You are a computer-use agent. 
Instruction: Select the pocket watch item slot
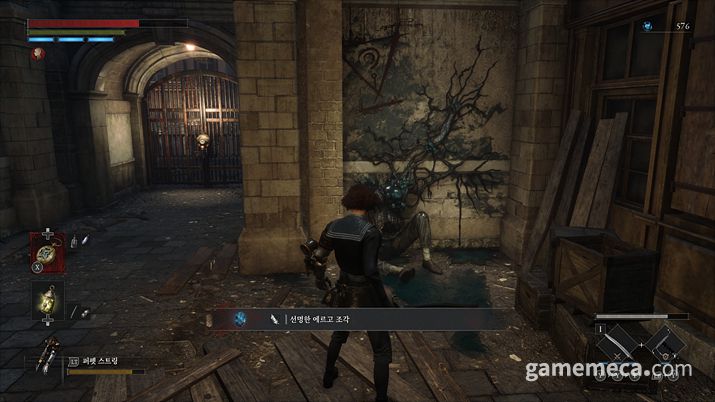(x=47, y=248)
